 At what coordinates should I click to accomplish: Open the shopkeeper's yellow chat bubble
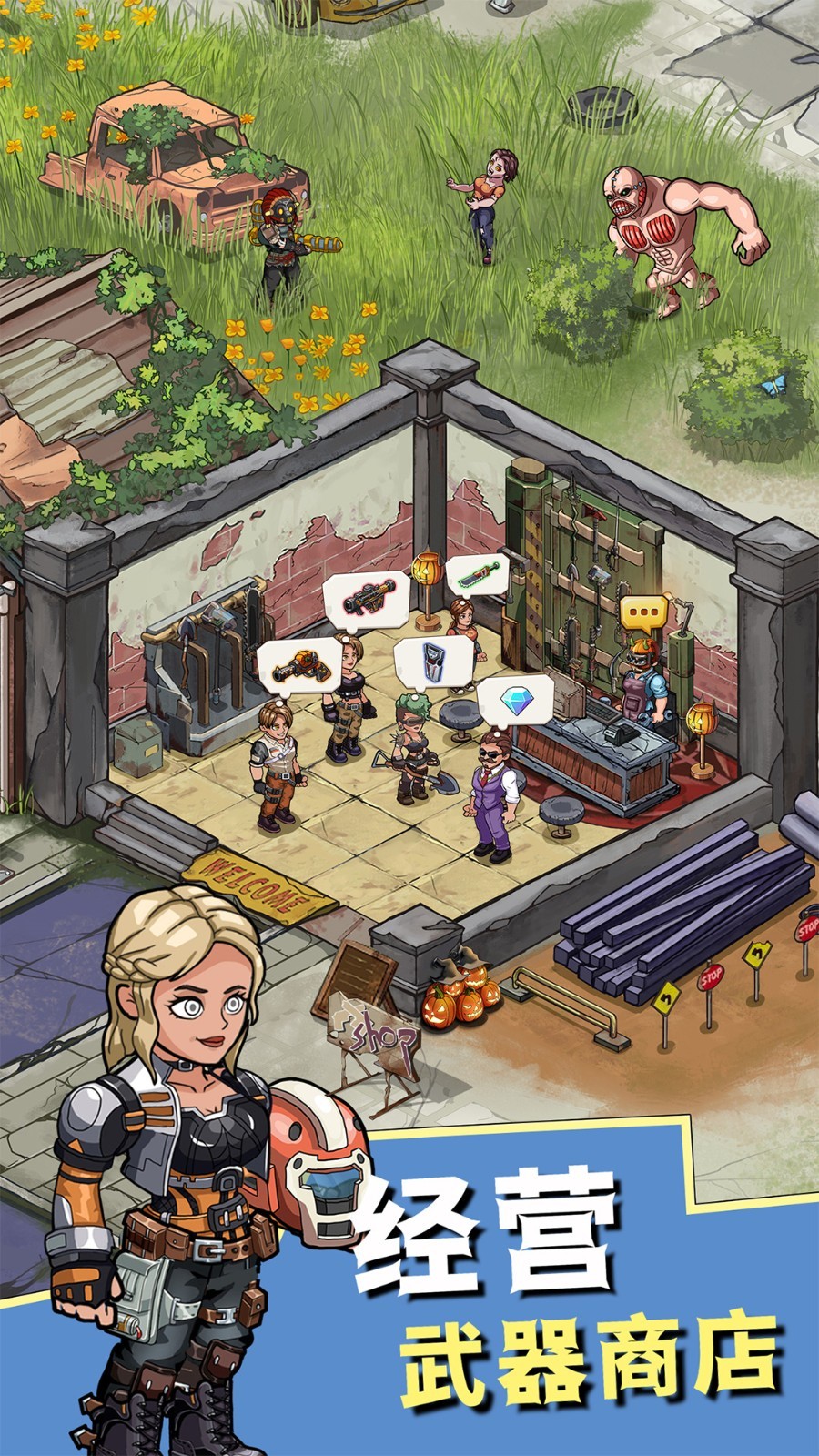coord(644,613)
